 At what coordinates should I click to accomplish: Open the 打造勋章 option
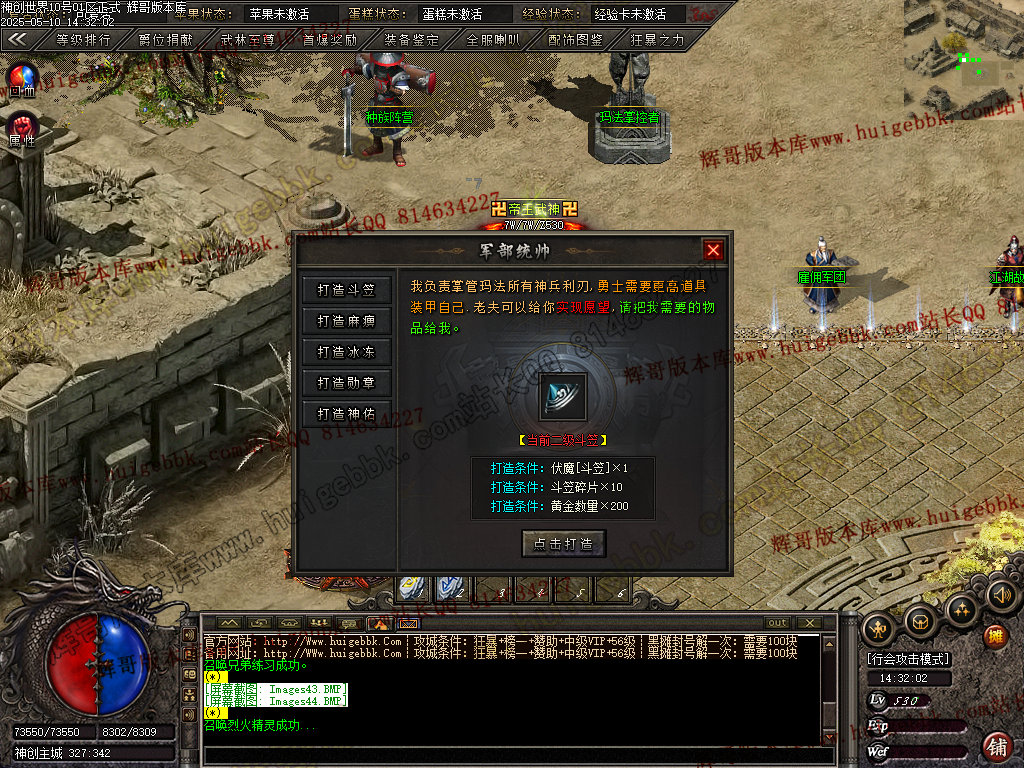[346, 383]
